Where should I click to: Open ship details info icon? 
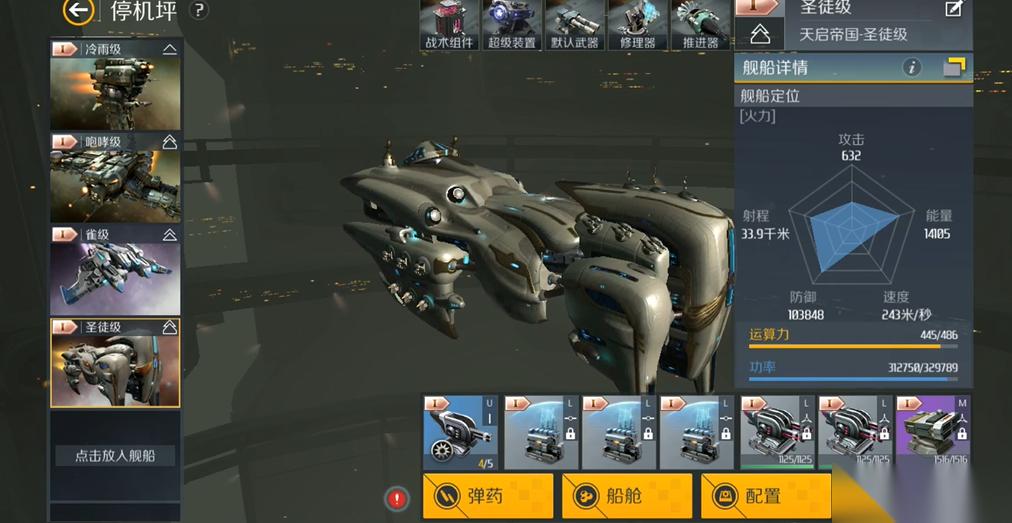pos(911,67)
